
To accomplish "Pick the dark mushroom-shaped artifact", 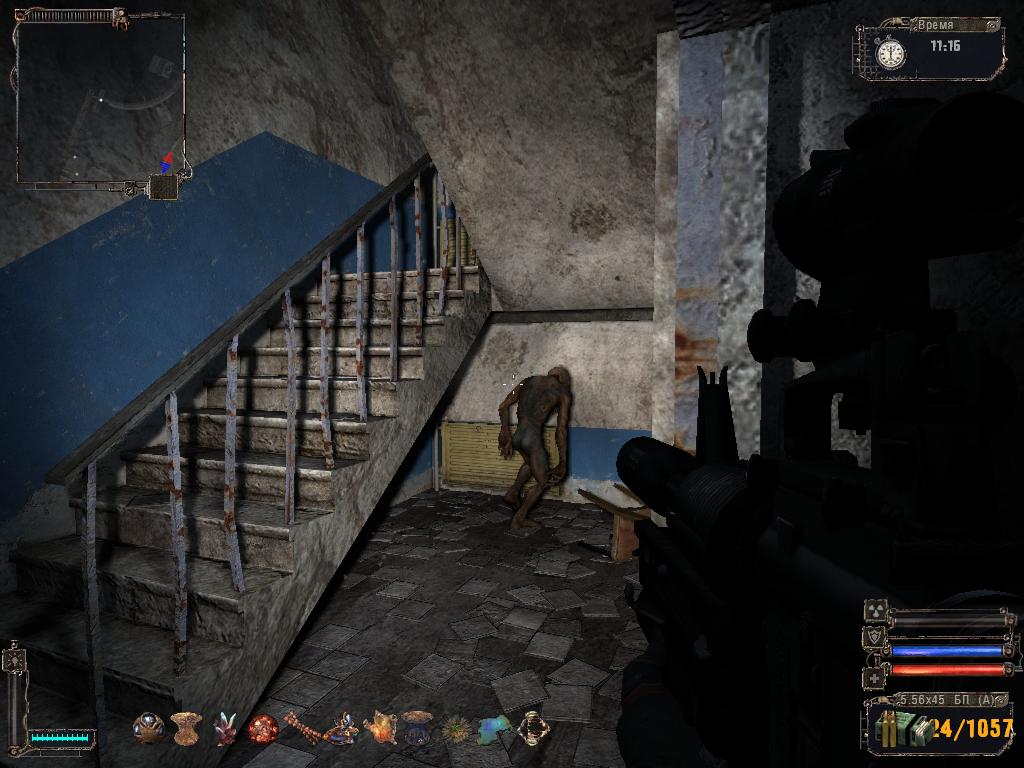I will [x=417, y=726].
